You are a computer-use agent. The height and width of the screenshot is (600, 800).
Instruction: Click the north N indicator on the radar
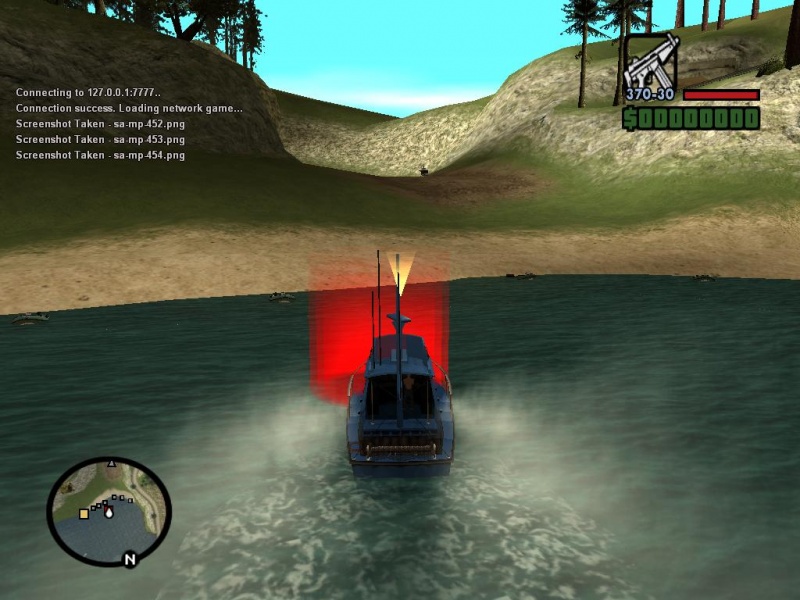tap(129, 559)
